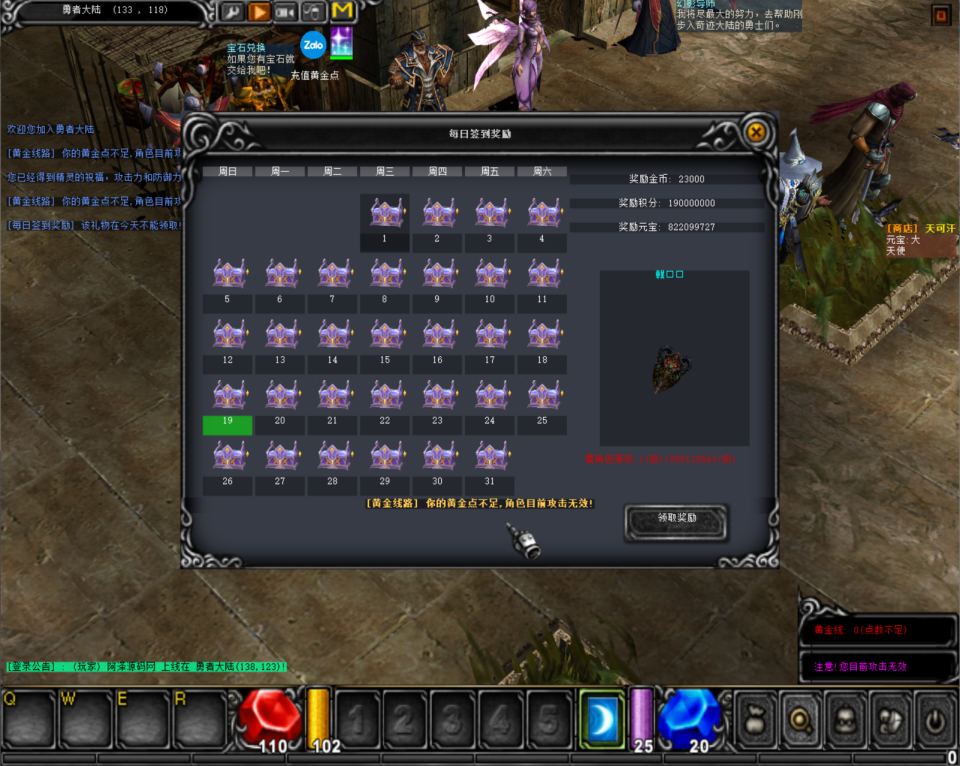Open the Zalo chat icon
The width and height of the screenshot is (960, 766).
pyautogui.click(x=313, y=44)
